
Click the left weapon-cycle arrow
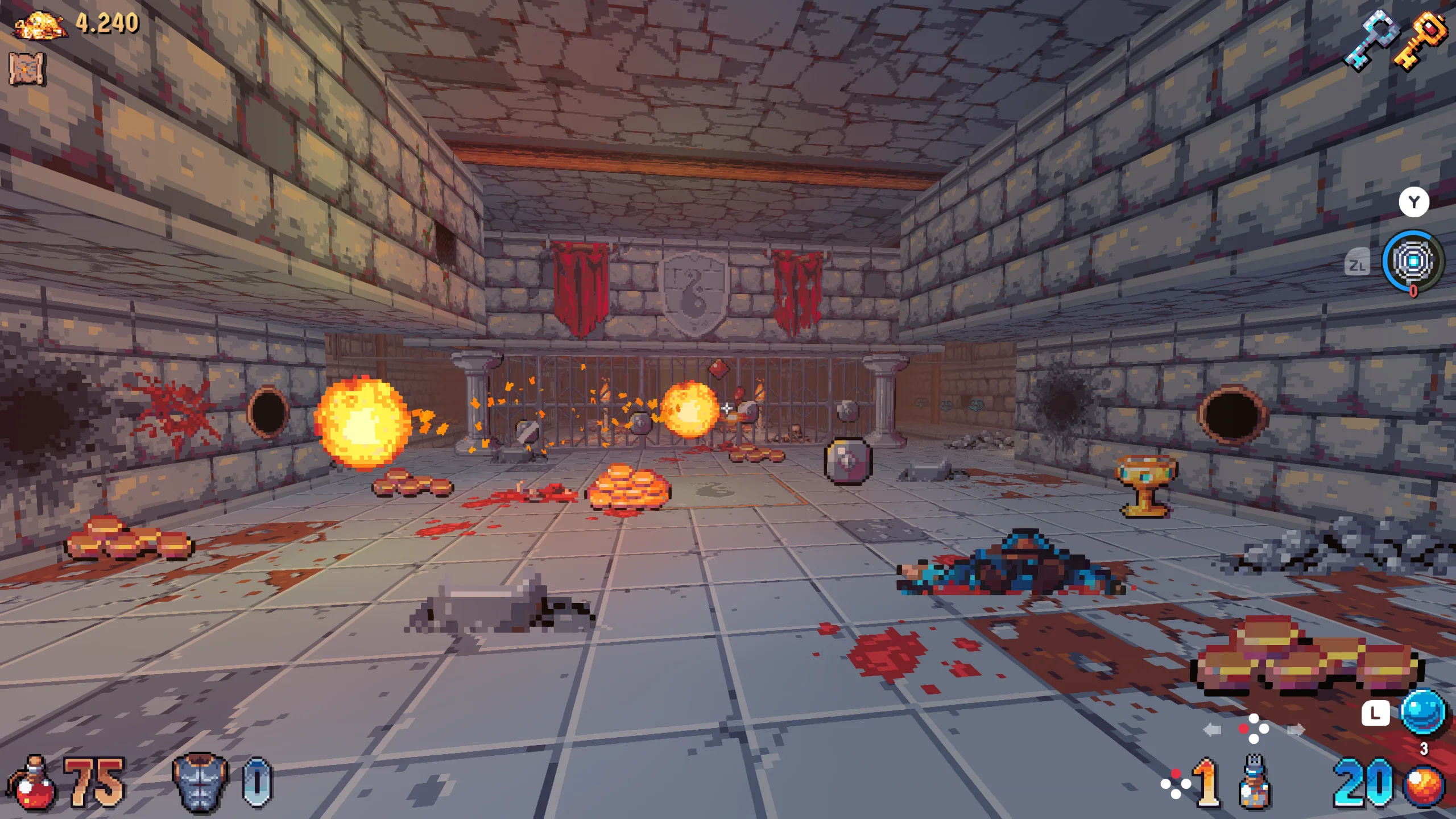coord(1212,730)
